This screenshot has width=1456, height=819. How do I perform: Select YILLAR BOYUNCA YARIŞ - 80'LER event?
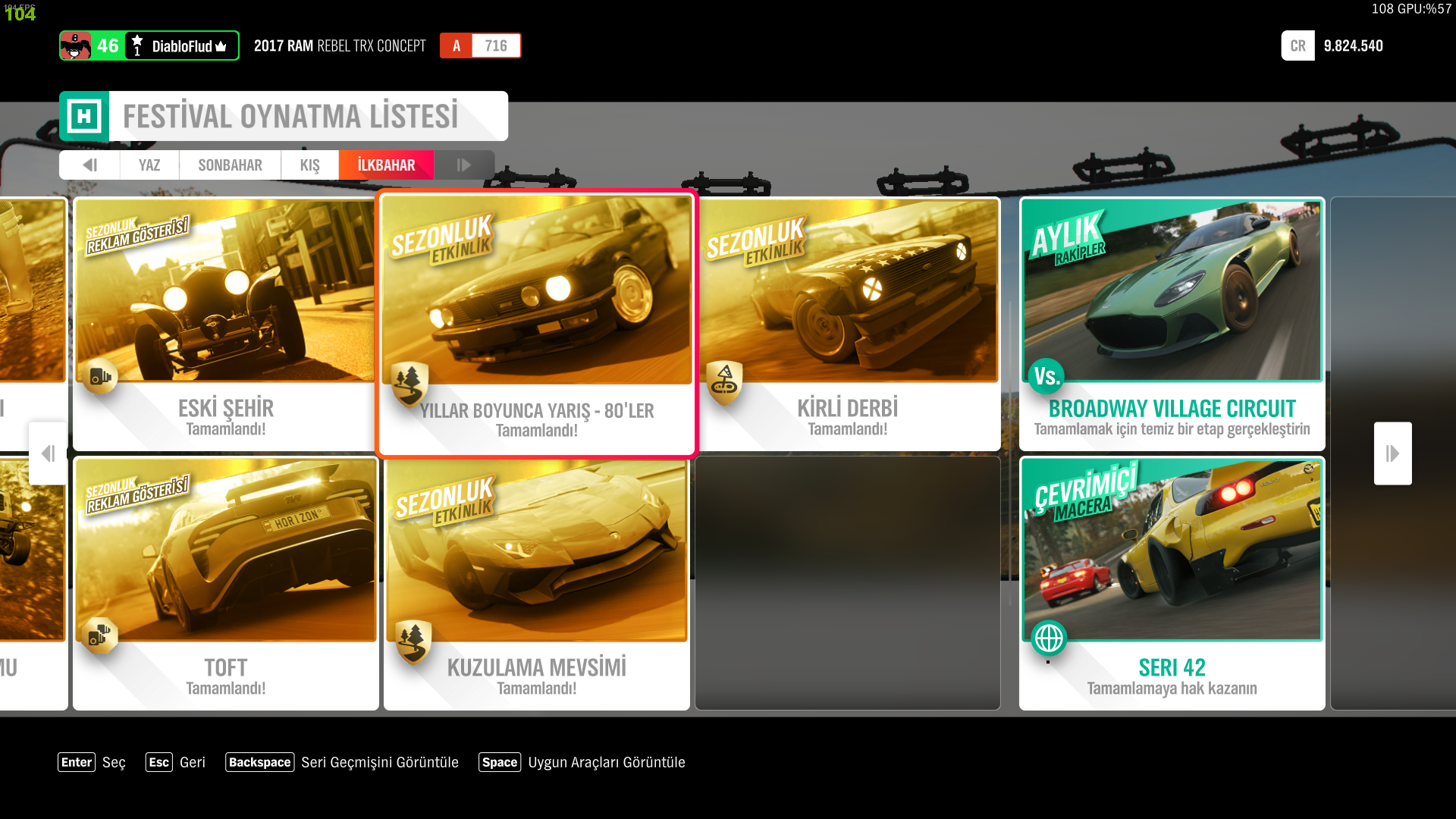point(536,325)
